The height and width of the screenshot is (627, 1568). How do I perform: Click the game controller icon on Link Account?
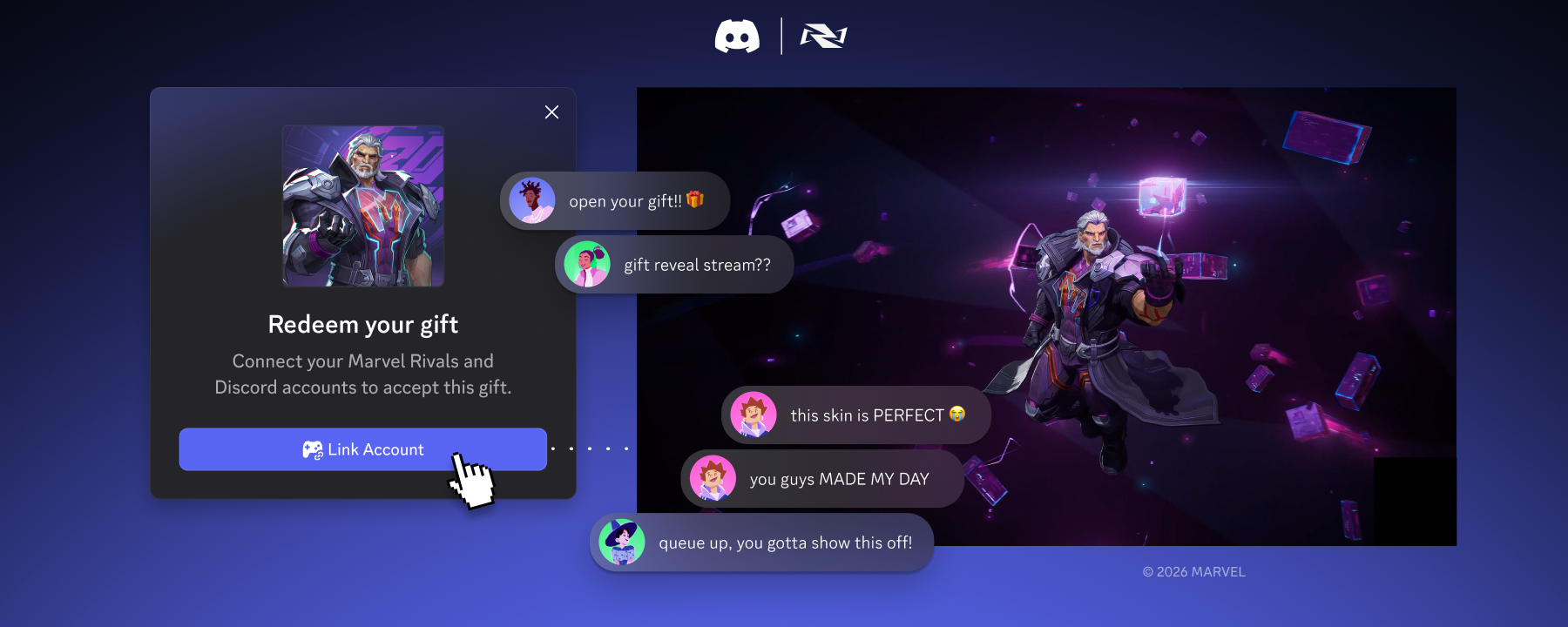point(313,448)
